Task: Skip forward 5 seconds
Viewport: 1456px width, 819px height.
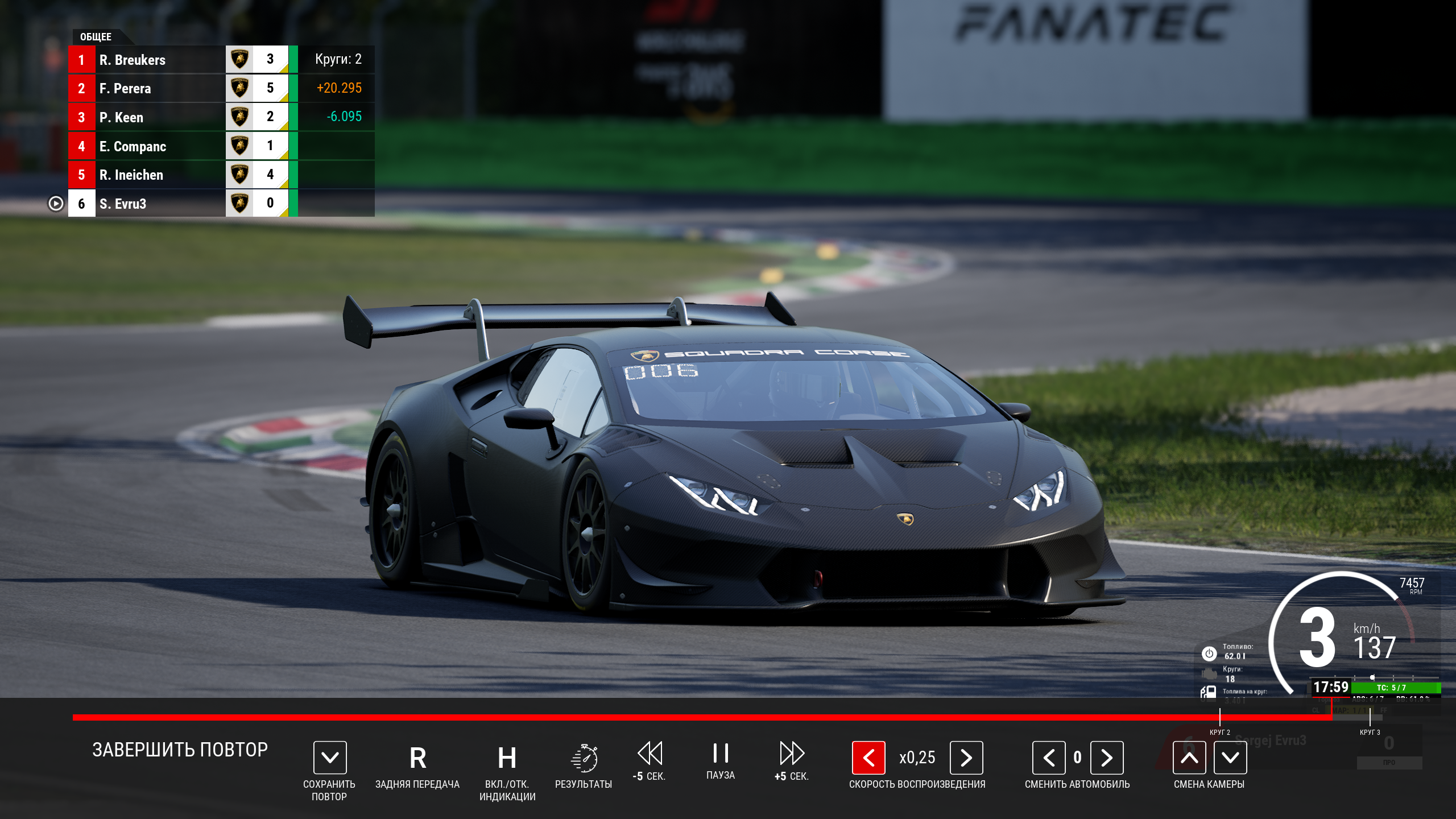Action: 792,754
